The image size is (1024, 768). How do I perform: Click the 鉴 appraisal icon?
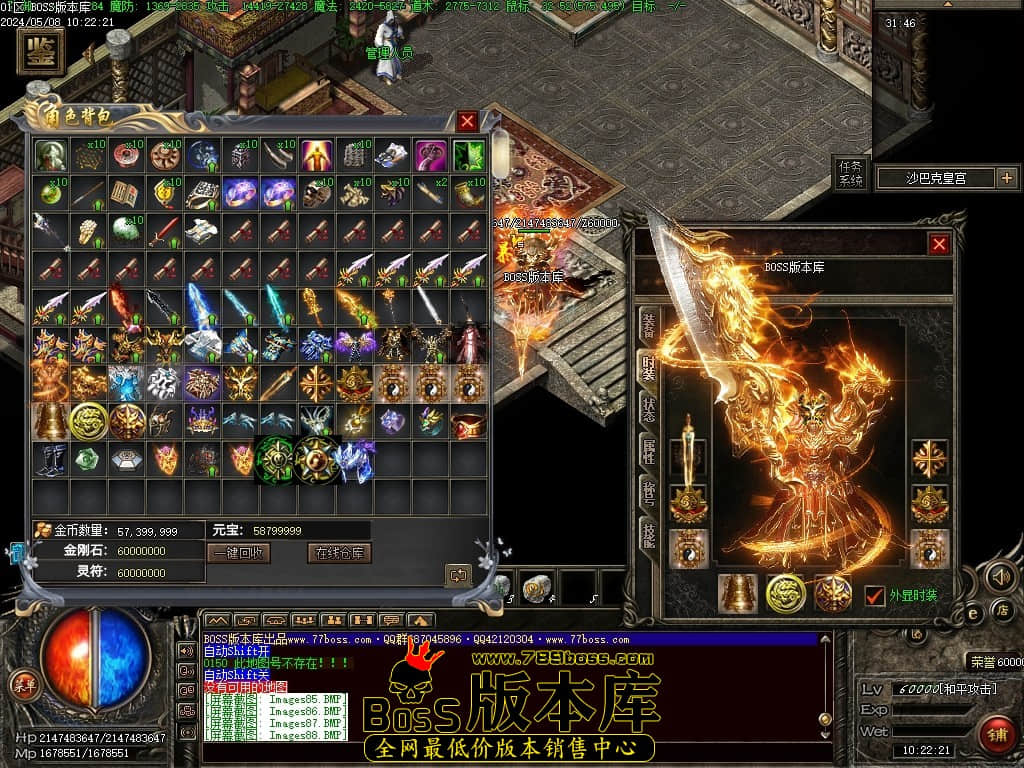(x=41, y=51)
